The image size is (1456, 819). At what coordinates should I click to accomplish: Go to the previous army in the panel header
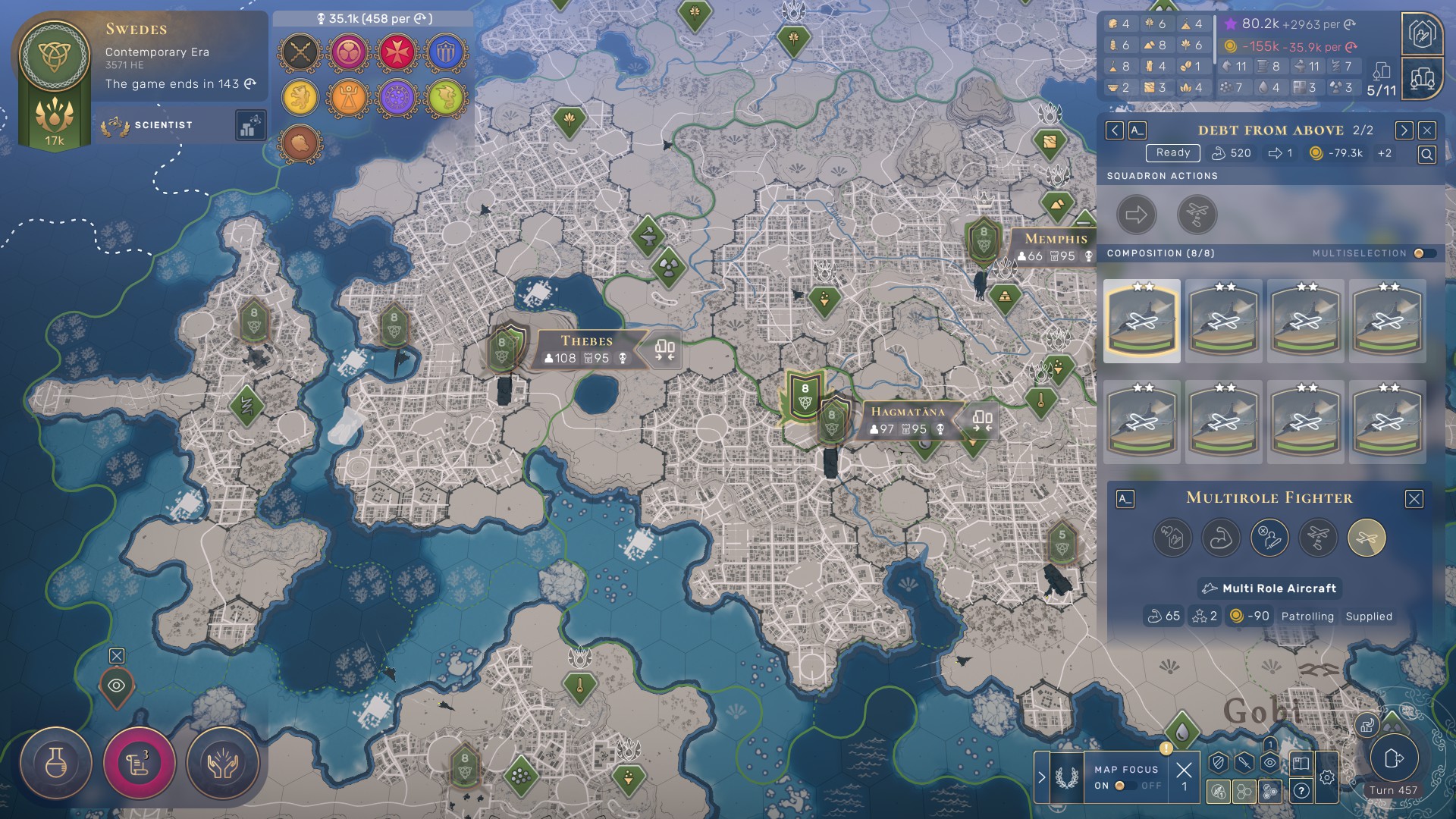1114,130
